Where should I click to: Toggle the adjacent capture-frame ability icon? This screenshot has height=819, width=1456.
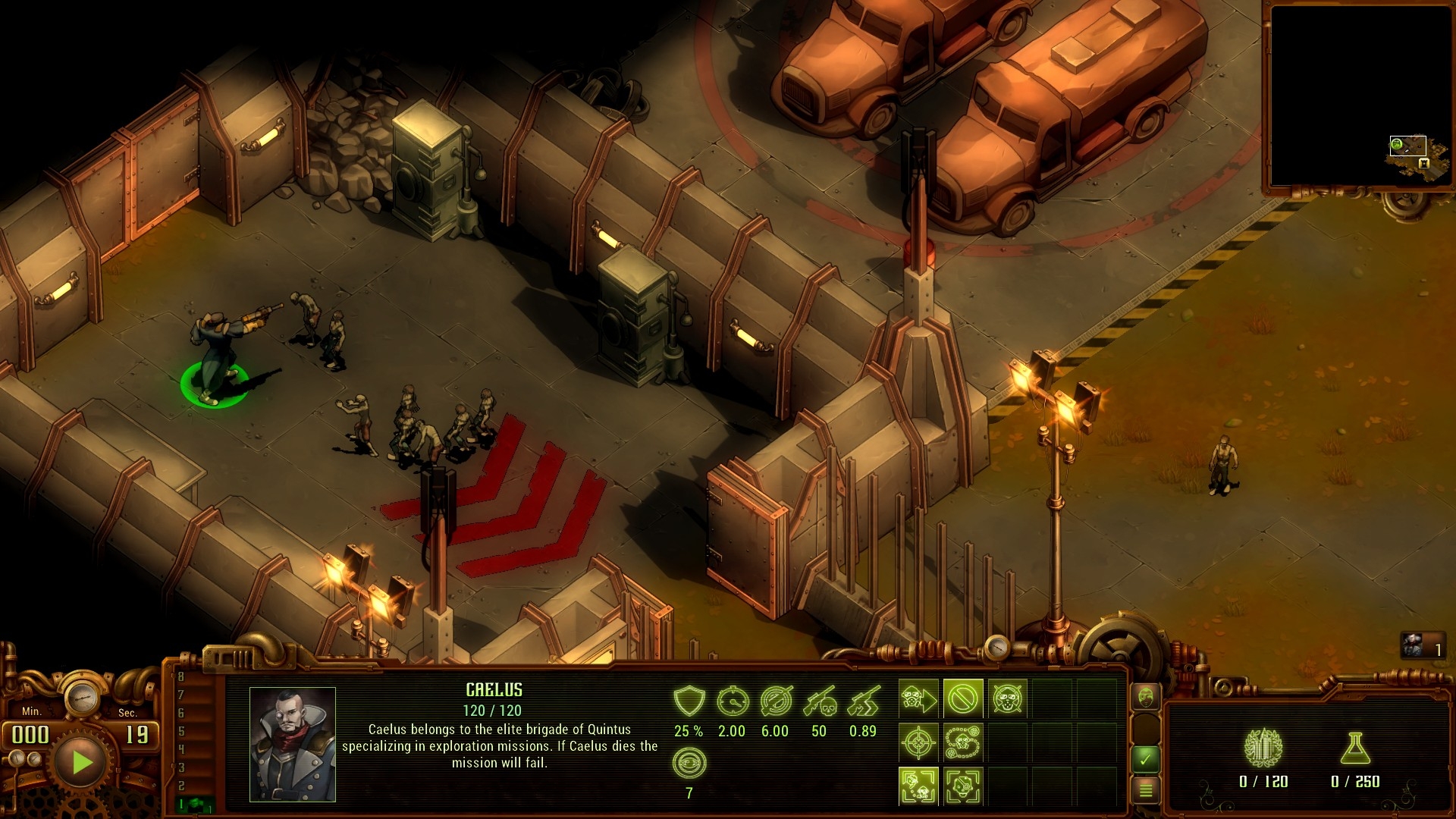(963, 787)
